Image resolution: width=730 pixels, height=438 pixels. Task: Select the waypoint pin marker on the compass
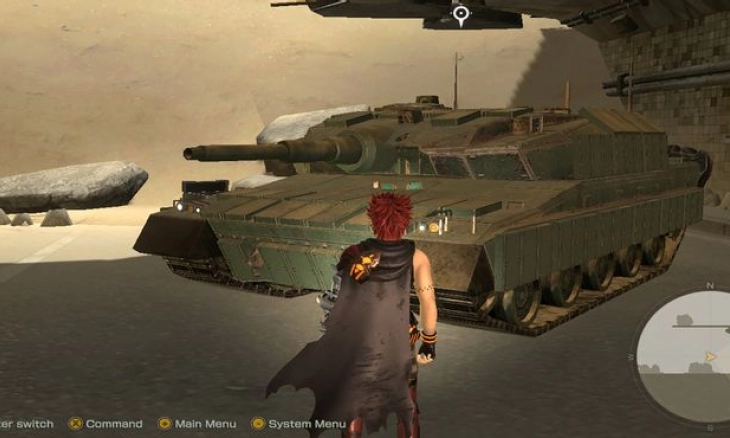(460, 14)
